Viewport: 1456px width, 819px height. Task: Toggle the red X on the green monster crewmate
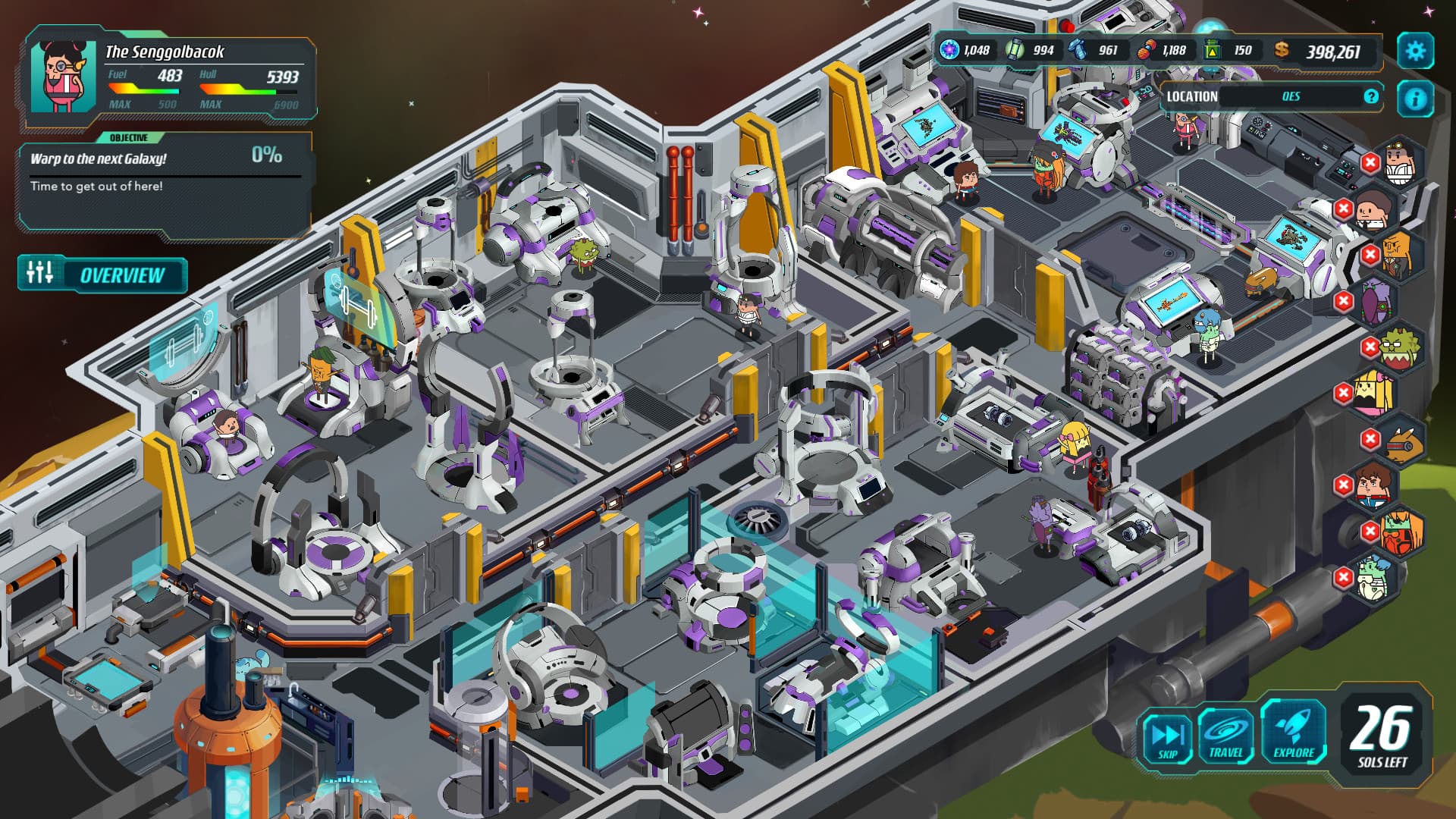pyautogui.click(x=1370, y=347)
